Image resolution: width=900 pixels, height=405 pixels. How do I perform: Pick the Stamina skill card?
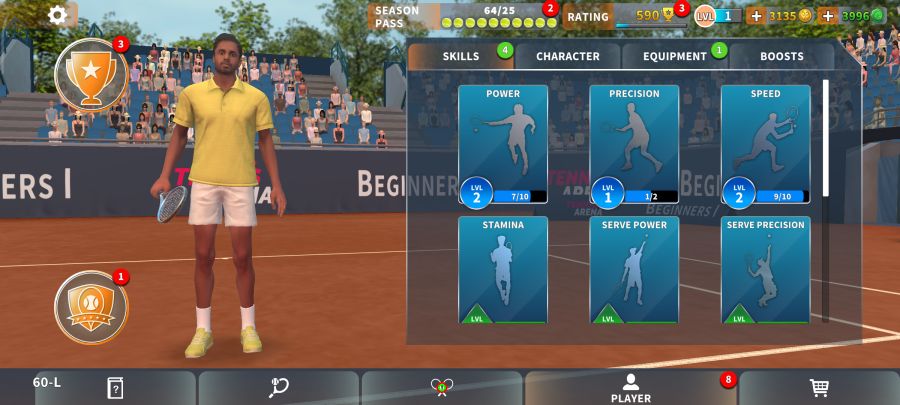pos(503,270)
